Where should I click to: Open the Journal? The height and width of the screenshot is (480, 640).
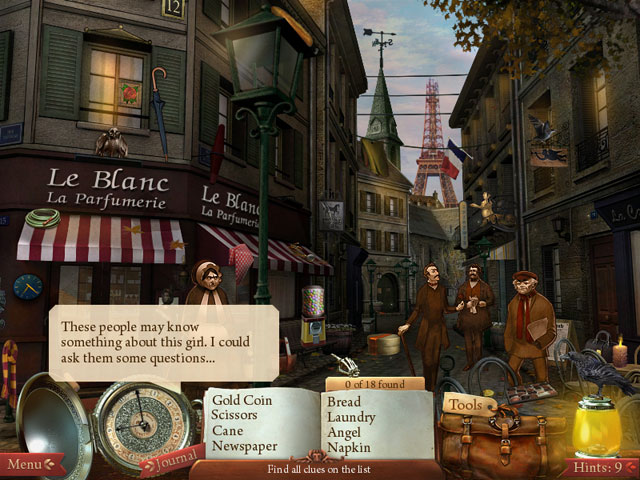click(x=172, y=462)
